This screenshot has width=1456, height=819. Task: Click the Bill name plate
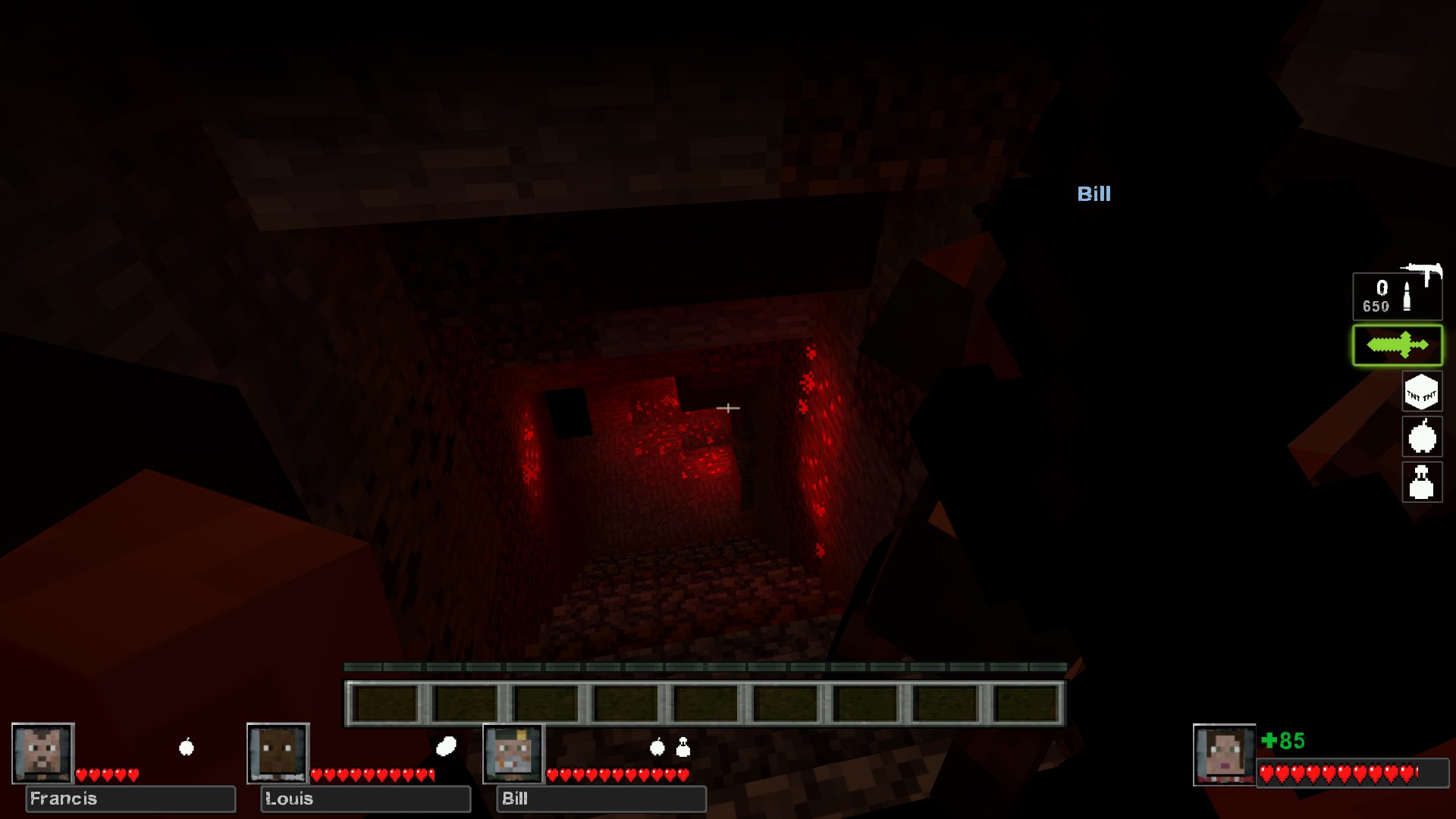(x=601, y=799)
